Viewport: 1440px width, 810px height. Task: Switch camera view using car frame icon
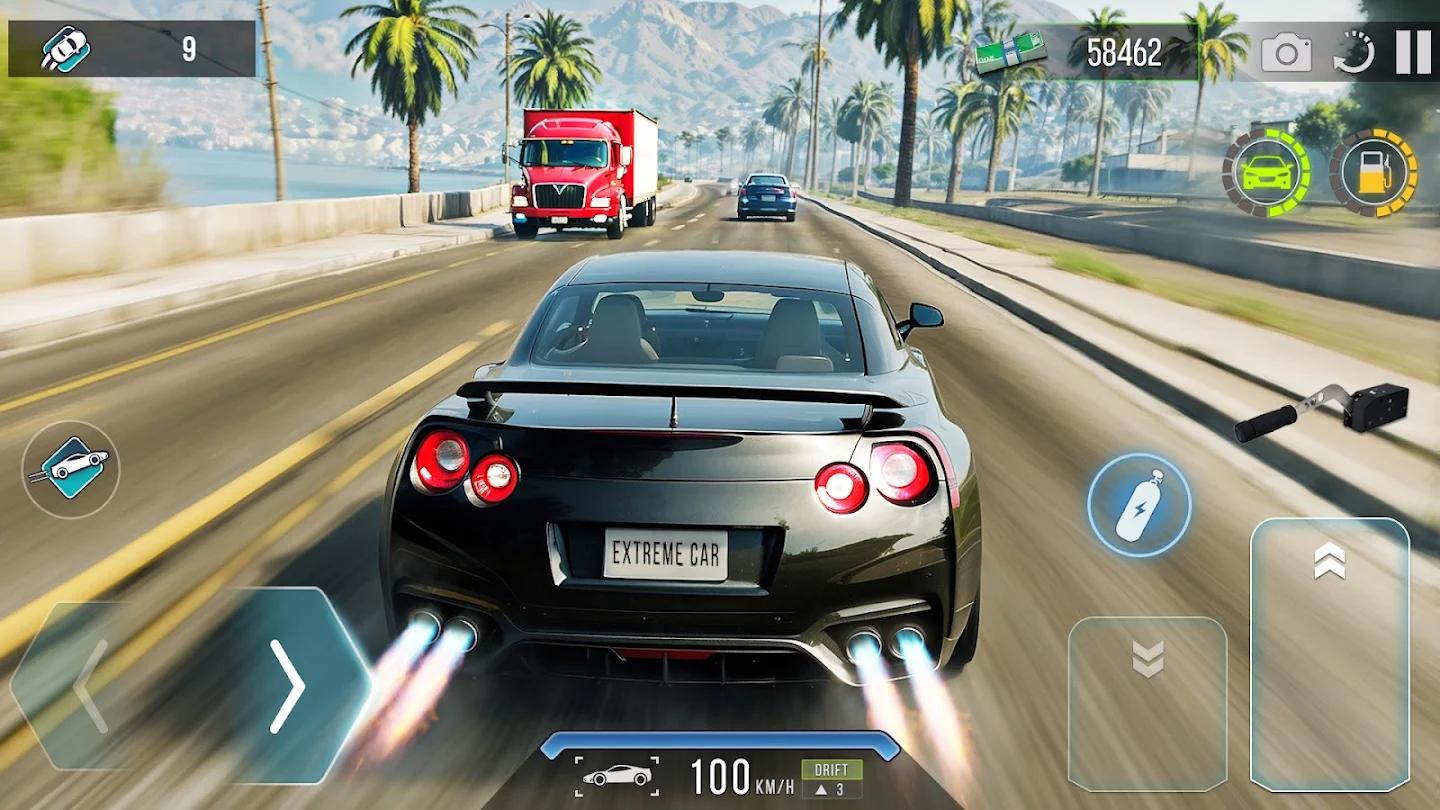616,776
